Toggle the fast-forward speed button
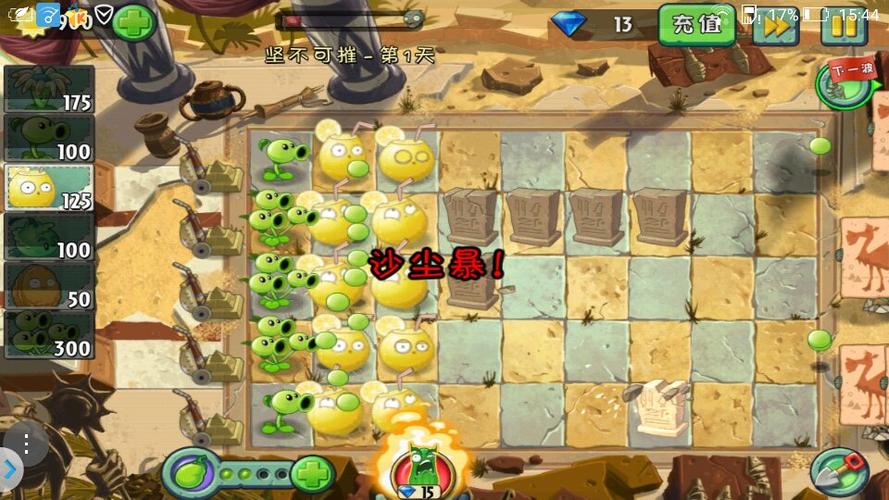 [x=775, y=26]
